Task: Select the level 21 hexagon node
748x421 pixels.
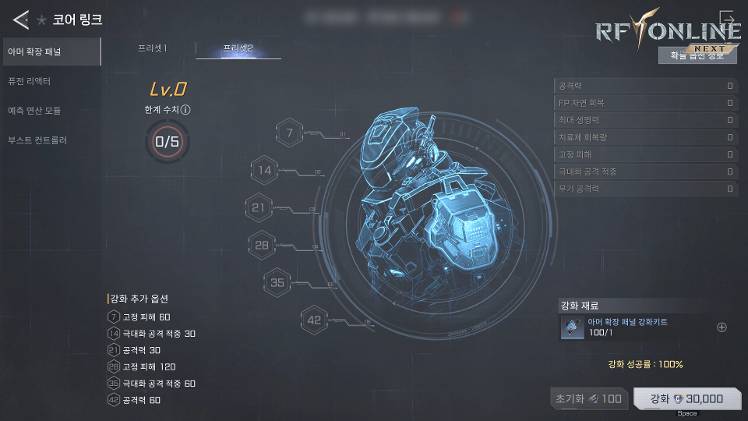Action: point(259,207)
